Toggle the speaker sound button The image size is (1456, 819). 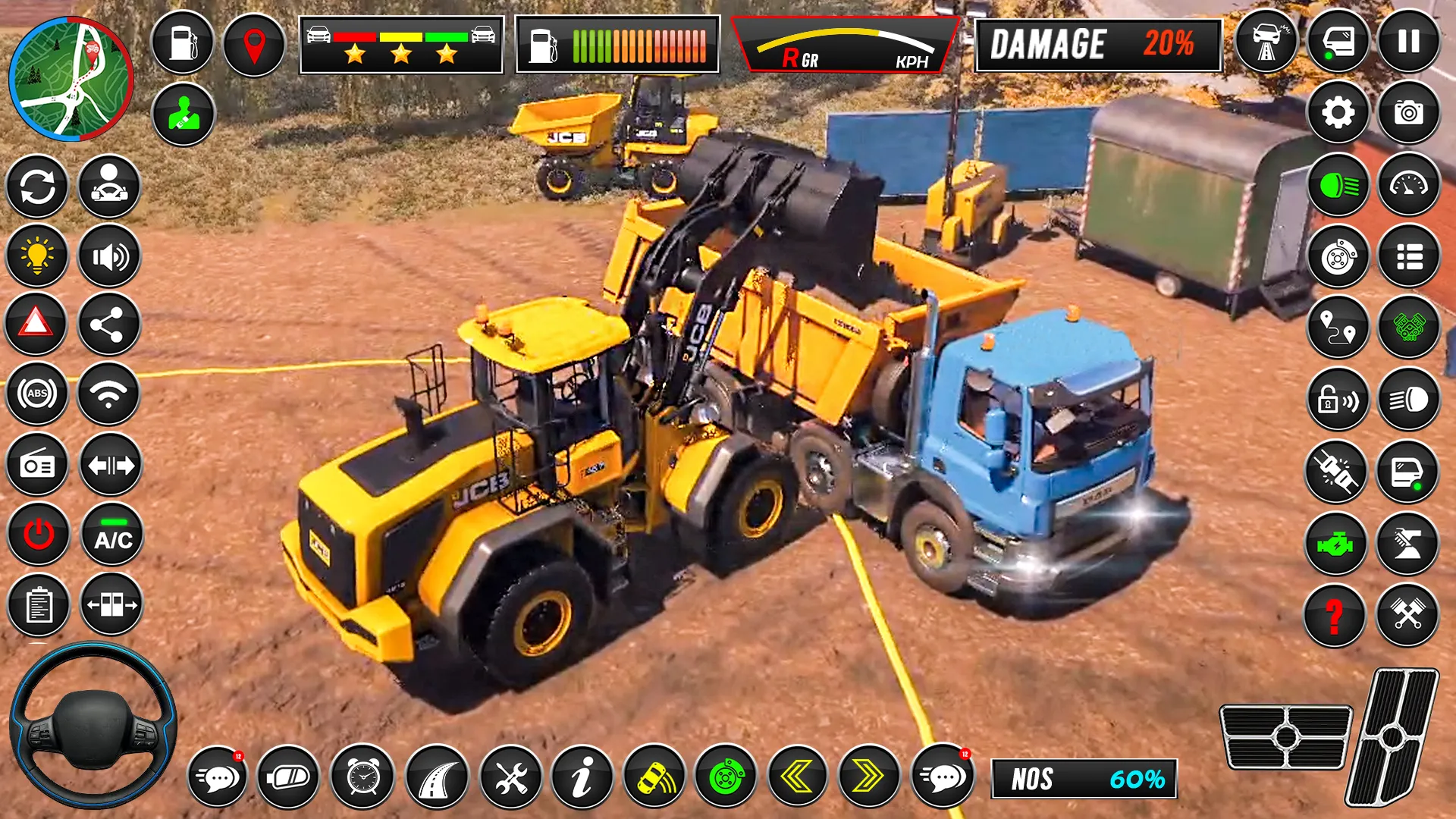(x=110, y=257)
